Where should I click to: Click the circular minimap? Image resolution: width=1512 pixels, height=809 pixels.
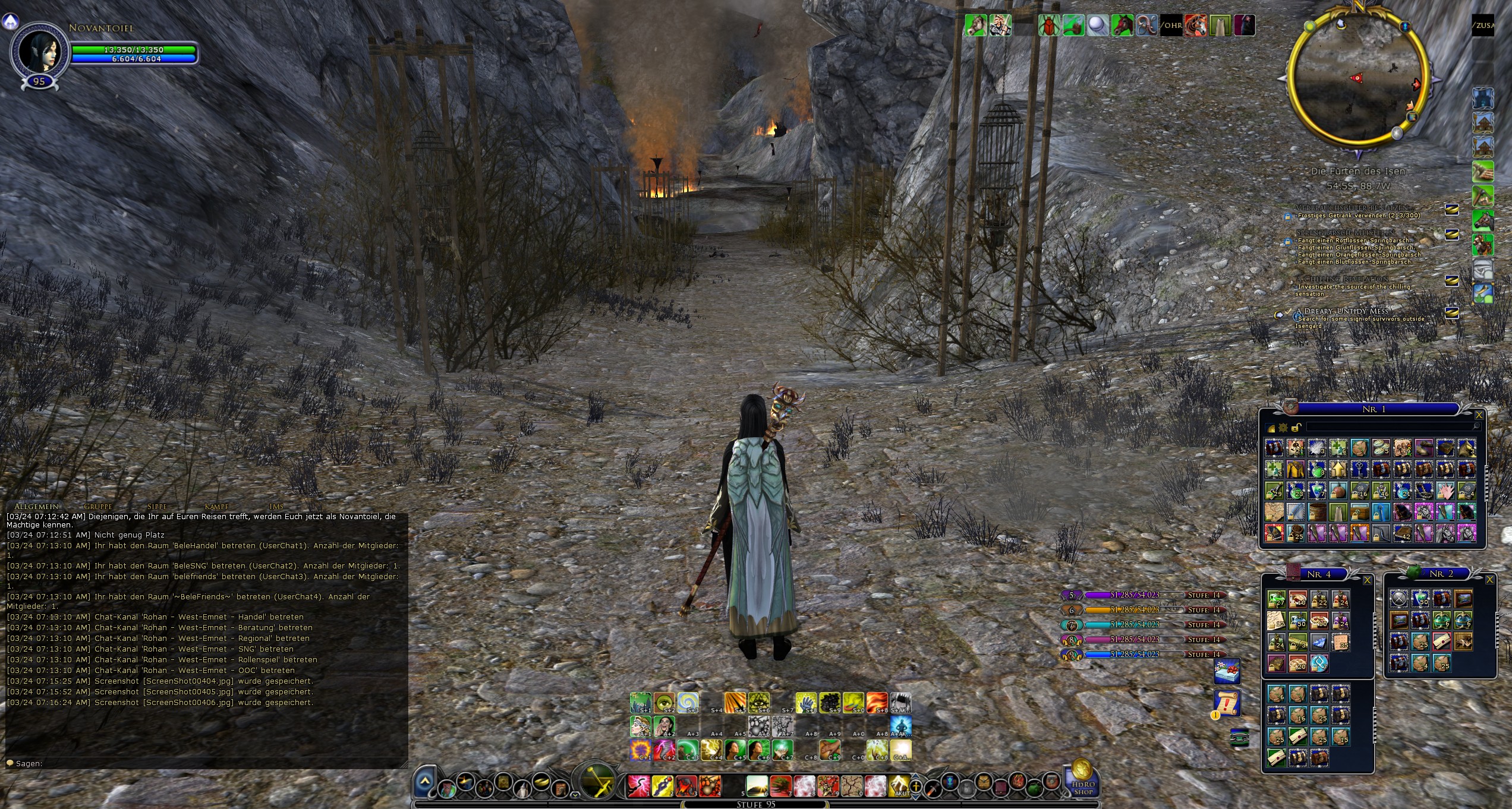pos(1357,77)
